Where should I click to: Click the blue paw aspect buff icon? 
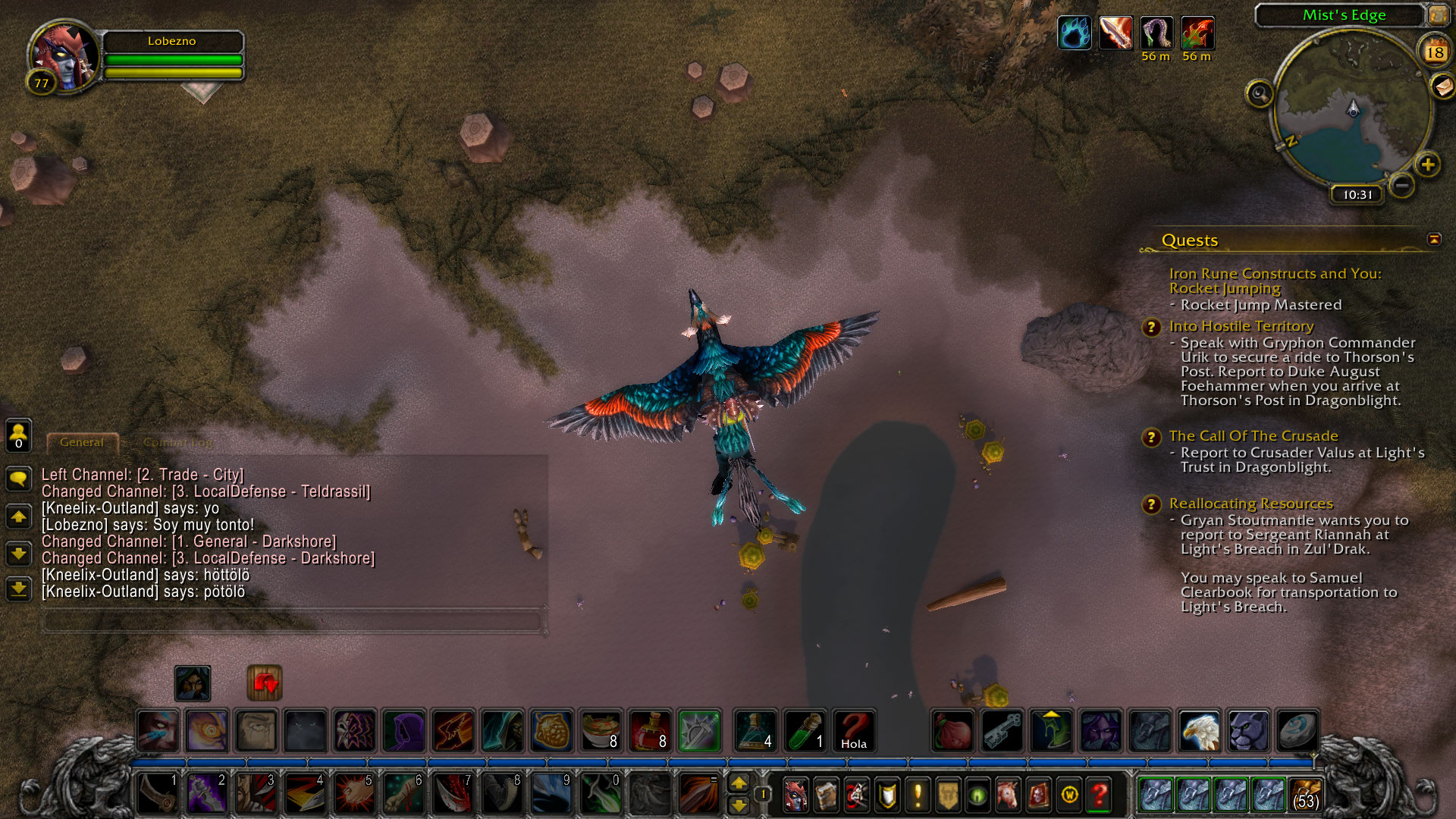pos(1074,33)
